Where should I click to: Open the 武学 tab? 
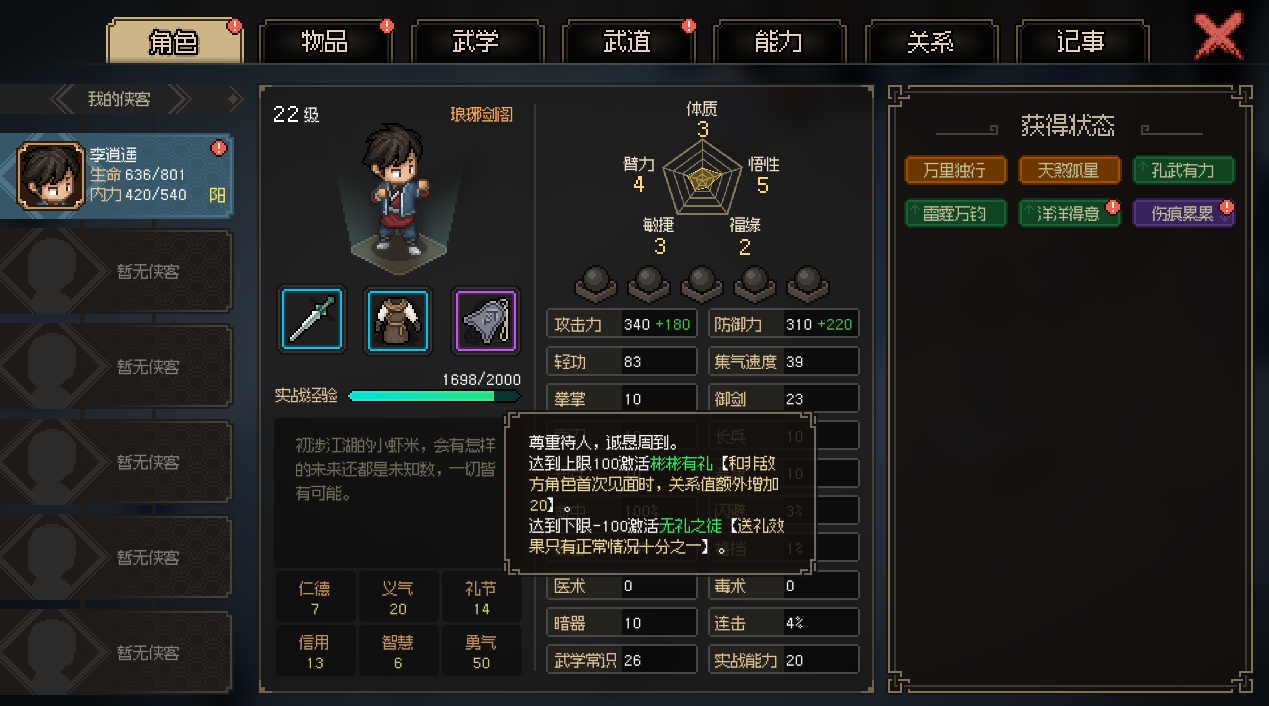pyautogui.click(x=476, y=42)
